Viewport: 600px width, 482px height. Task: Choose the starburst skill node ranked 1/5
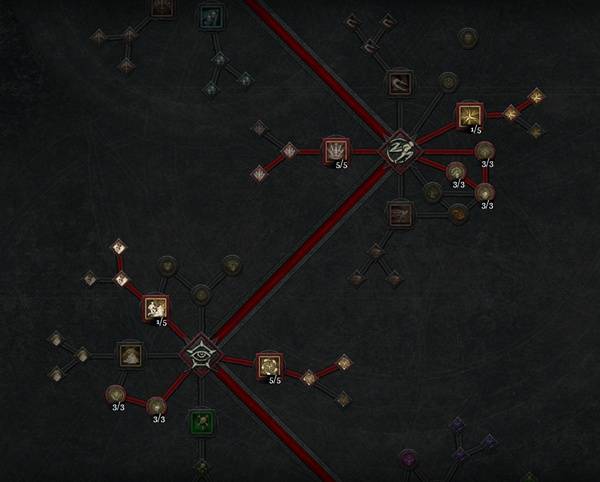coord(468,116)
